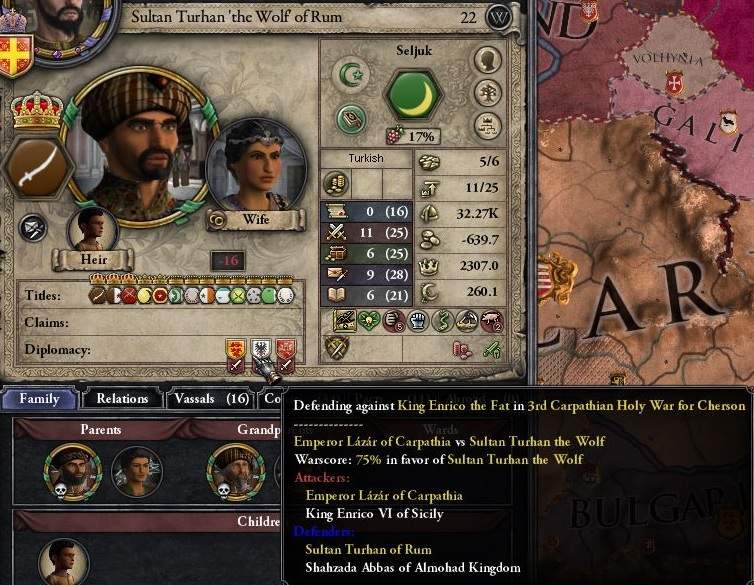Screen dimensions: 754x585
Task: Open the grandfather's portrait with turban
Action: tap(232, 470)
